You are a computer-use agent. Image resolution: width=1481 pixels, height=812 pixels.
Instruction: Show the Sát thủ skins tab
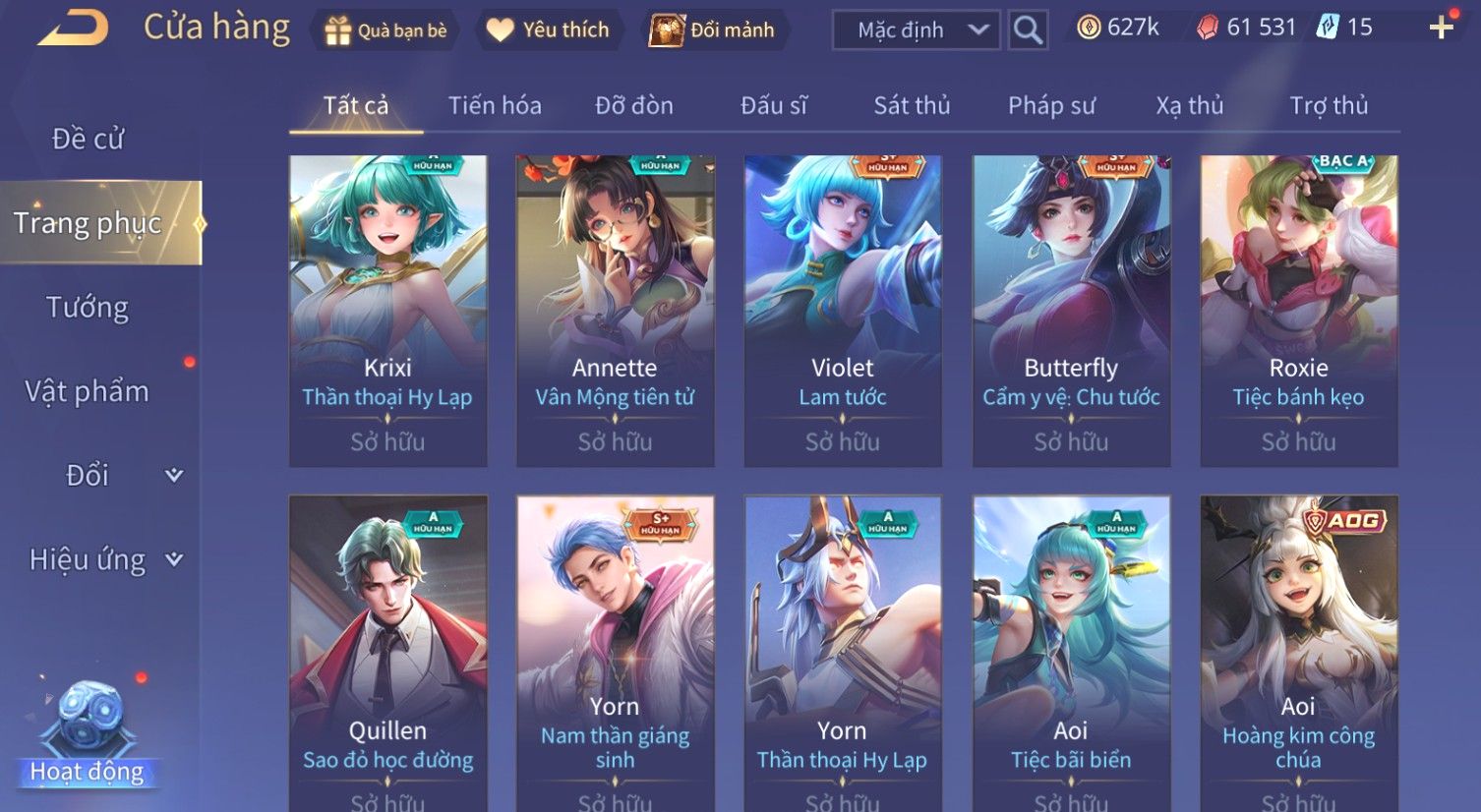[912, 105]
